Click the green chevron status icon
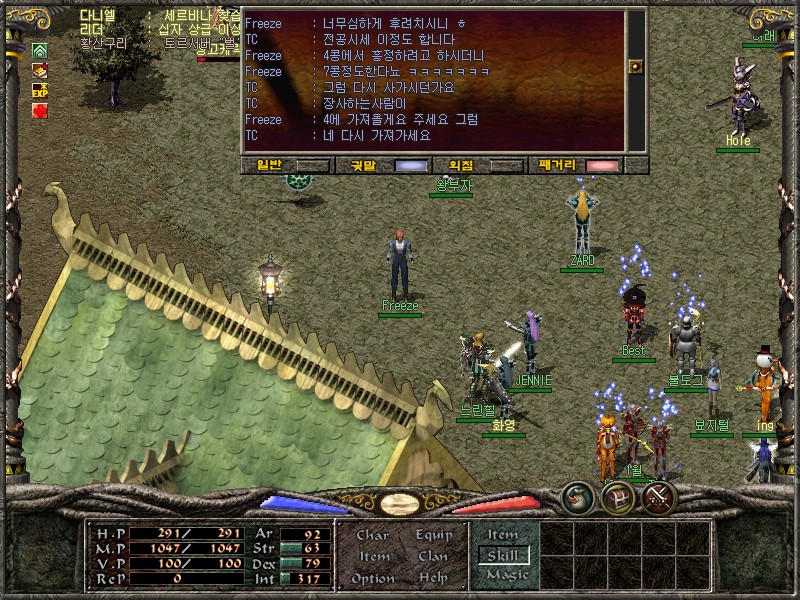Image resolution: width=800 pixels, height=600 pixels. tap(40, 50)
